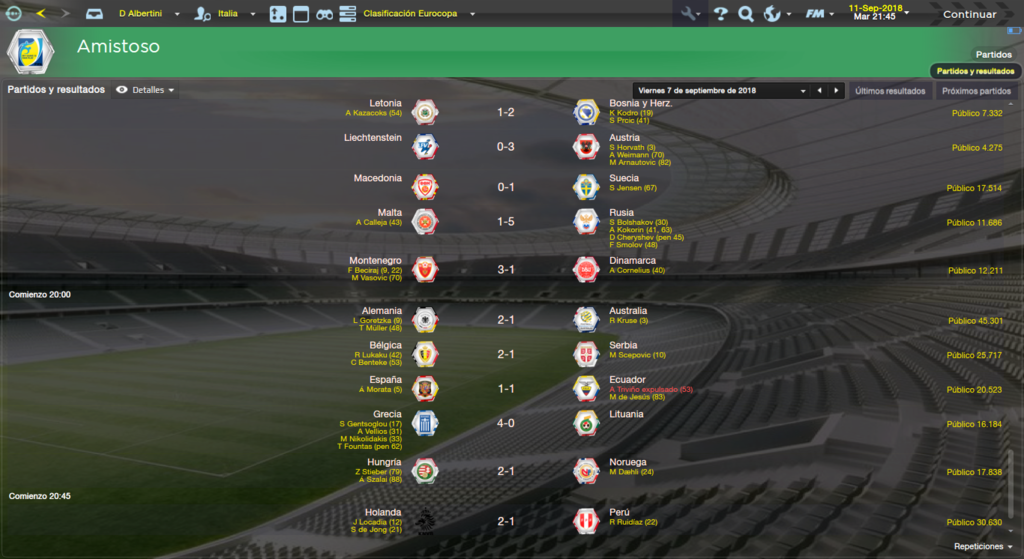The width and height of the screenshot is (1024, 559).
Task: Open the match date dropdown selector
Action: tap(720, 90)
